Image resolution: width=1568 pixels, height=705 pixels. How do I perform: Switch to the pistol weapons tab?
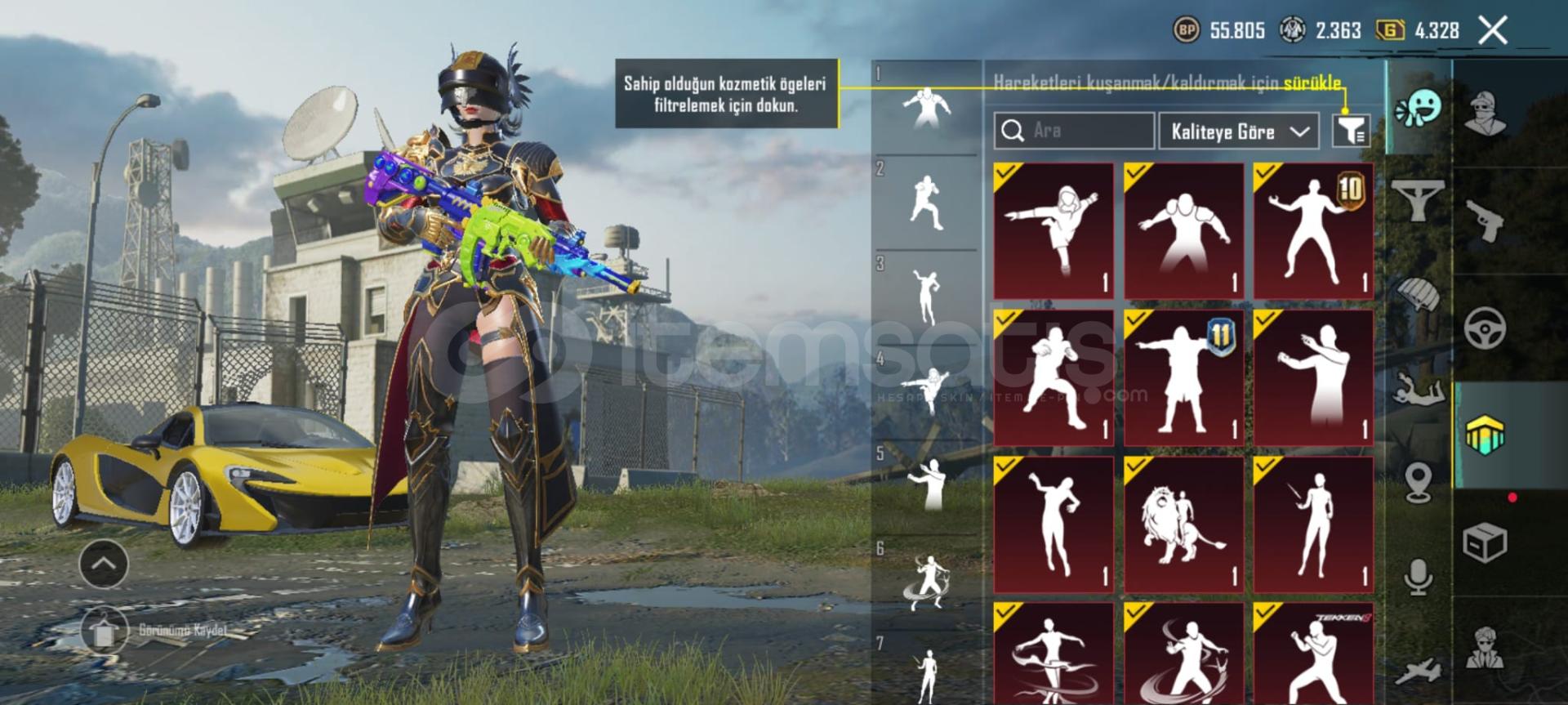1486,221
